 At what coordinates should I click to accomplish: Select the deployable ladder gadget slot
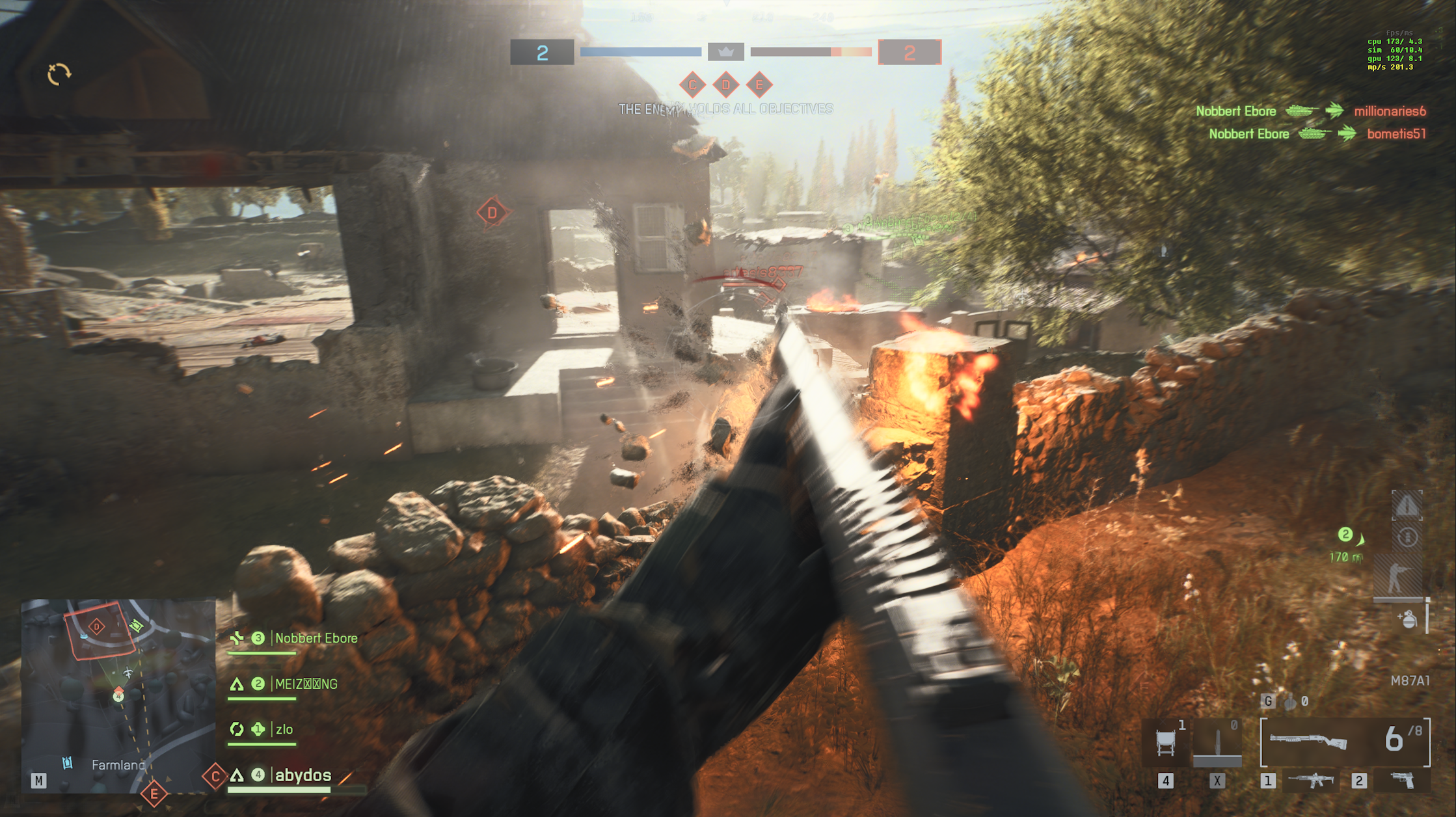1165,742
